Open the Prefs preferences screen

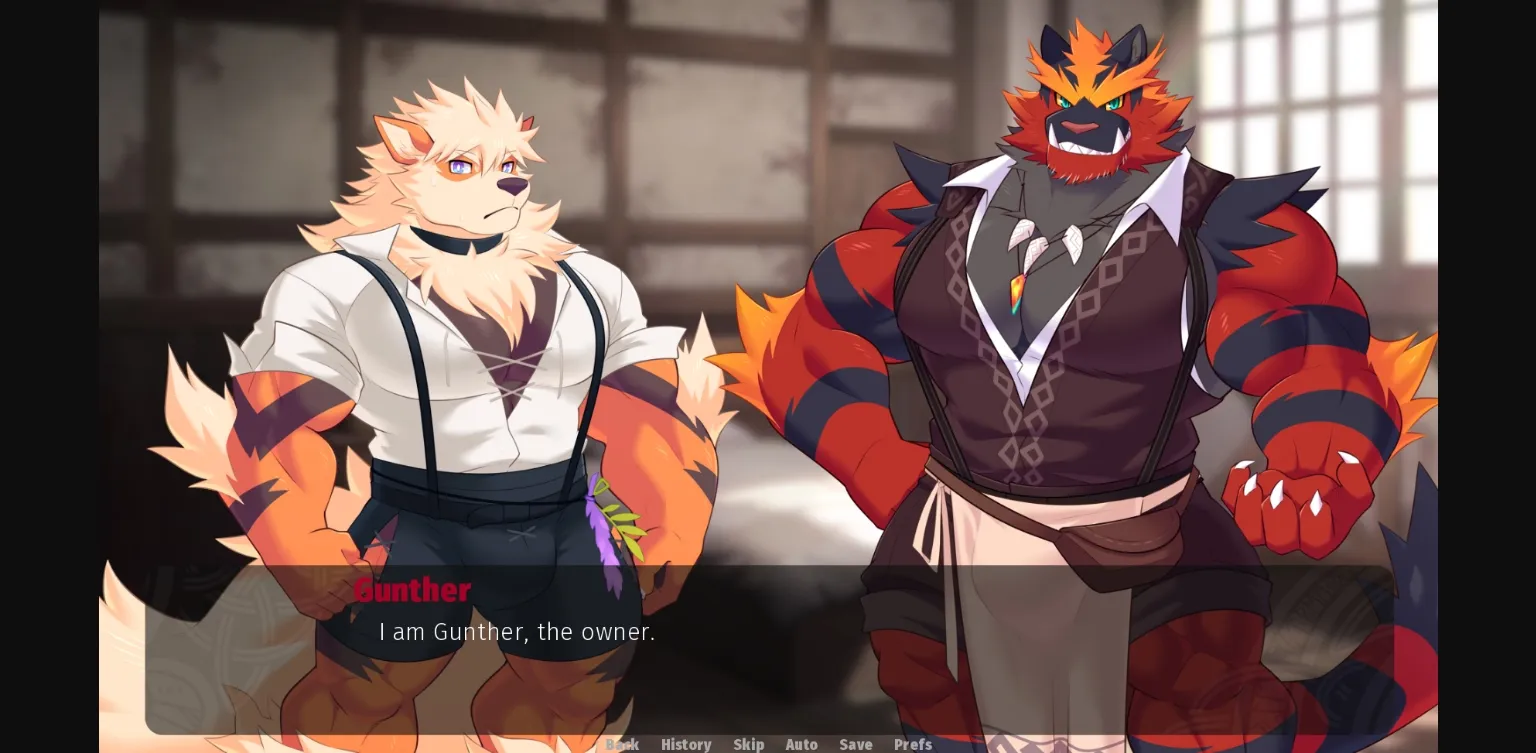pyautogui.click(x=913, y=745)
